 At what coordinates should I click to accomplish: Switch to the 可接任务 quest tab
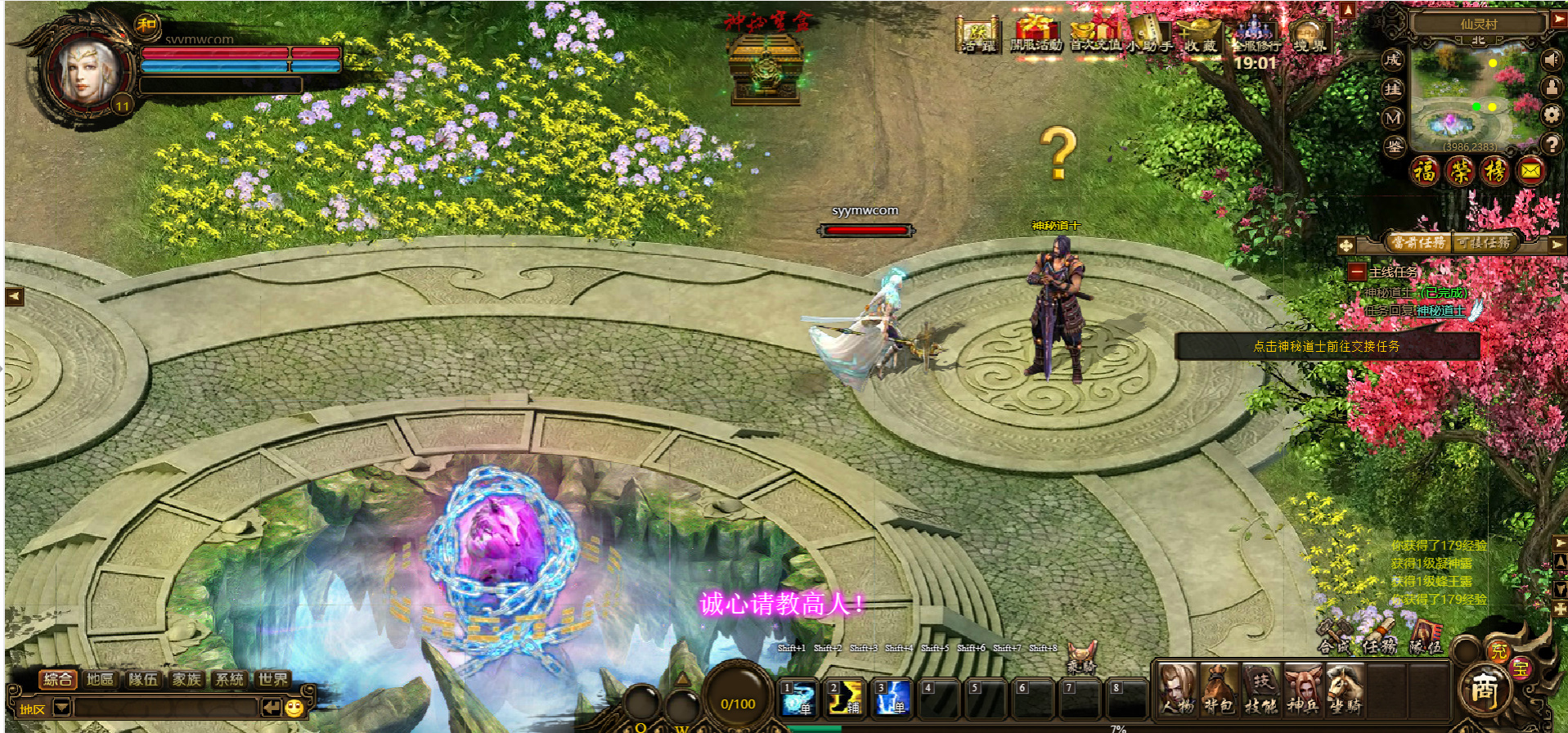(x=1484, y=243)
